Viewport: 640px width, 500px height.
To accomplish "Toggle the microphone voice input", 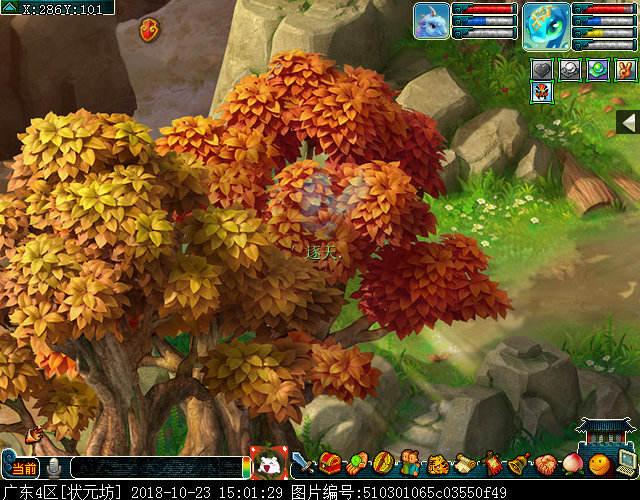I will click(x=54, y=468).
